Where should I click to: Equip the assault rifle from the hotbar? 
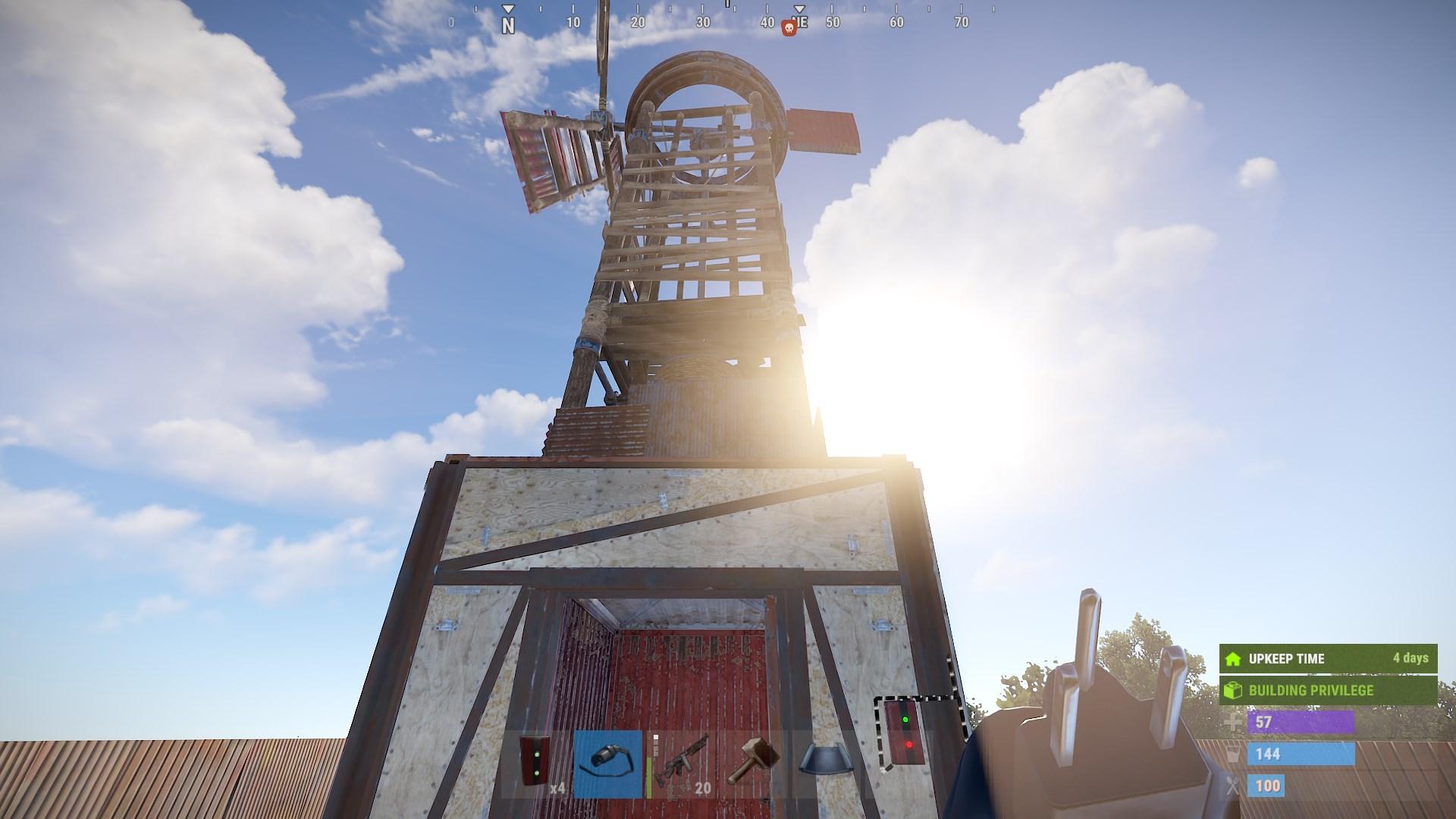point(681,764)
